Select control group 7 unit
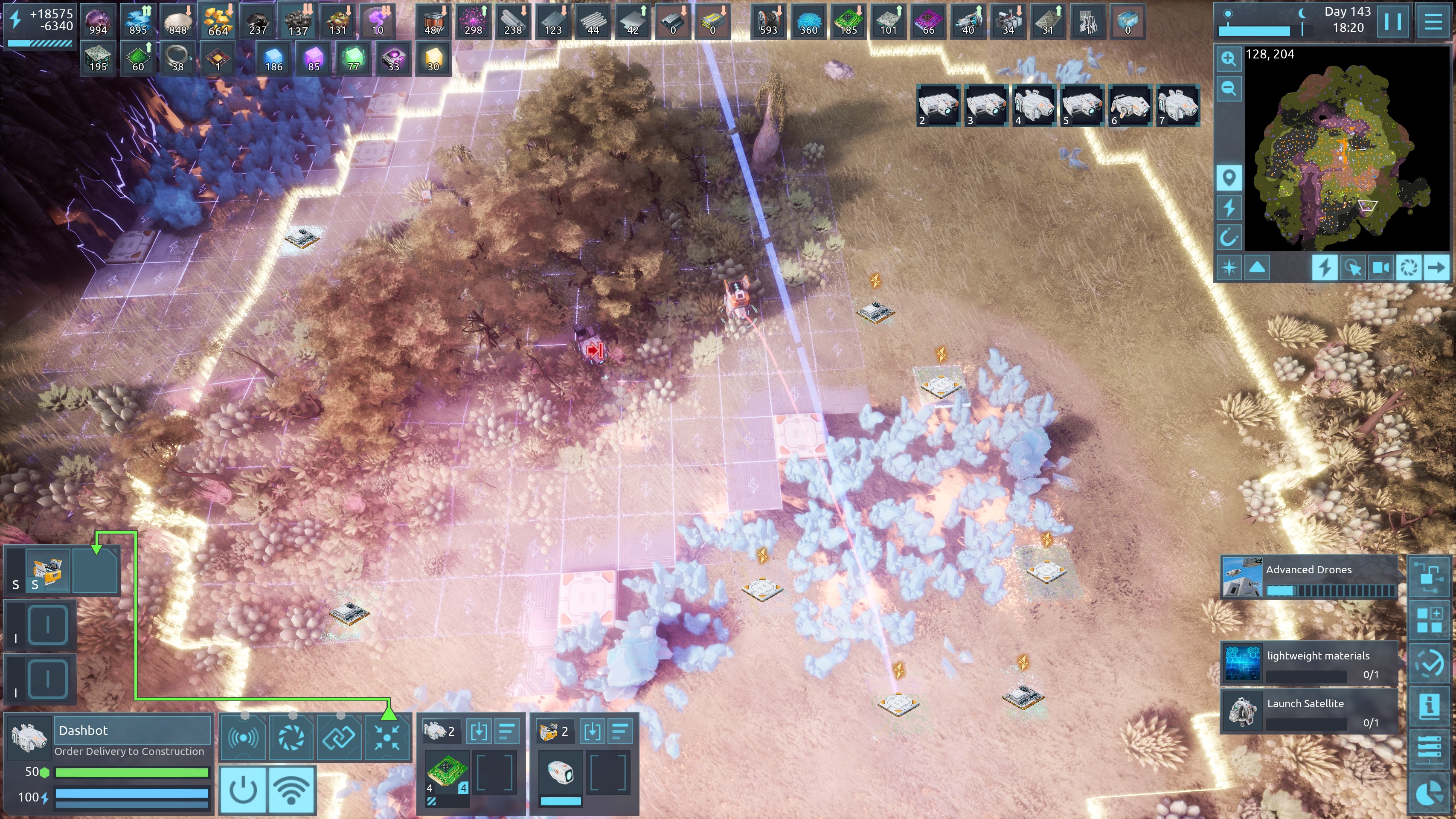 pyautogui.click(x=1177, y=105)
